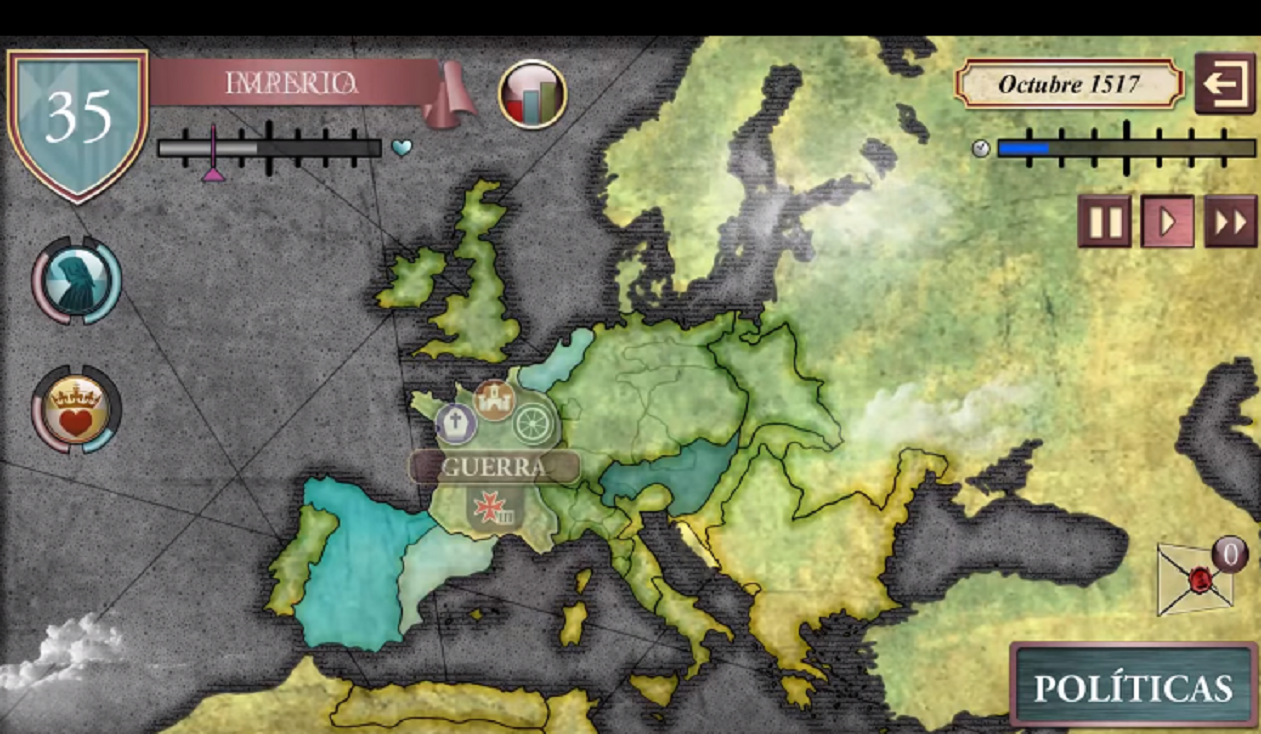Select the Guerra action on France
This screenshot has width=1261, height=734.
(x=494, y=467)
